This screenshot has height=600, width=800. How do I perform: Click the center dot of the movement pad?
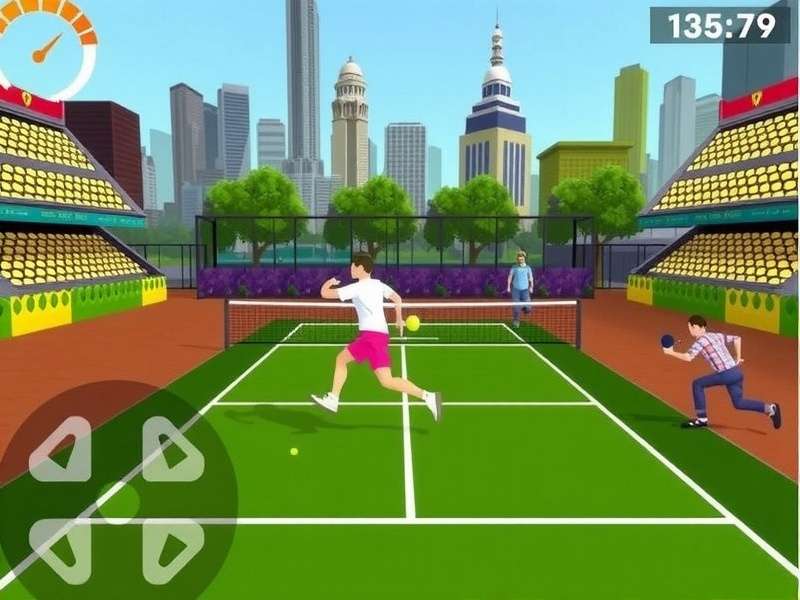pos(117,502)
